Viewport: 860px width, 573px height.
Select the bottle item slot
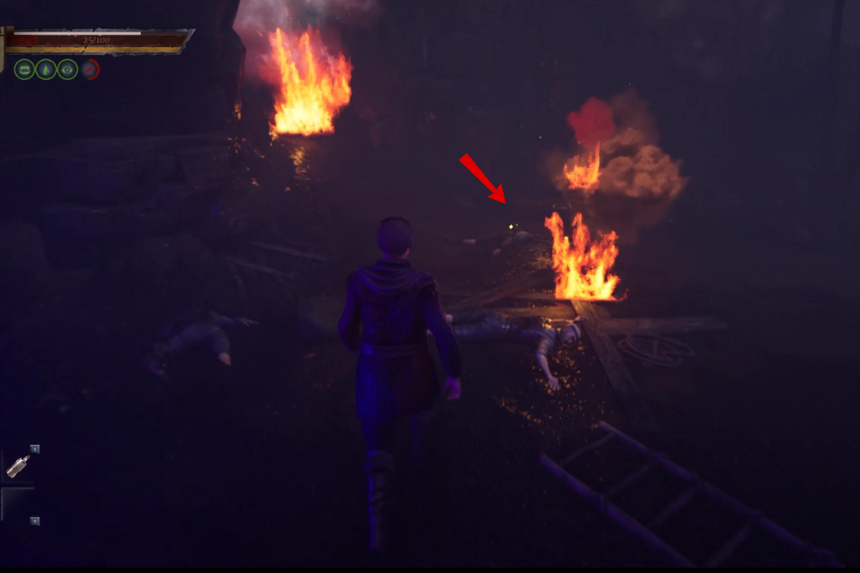click(18, 465)
